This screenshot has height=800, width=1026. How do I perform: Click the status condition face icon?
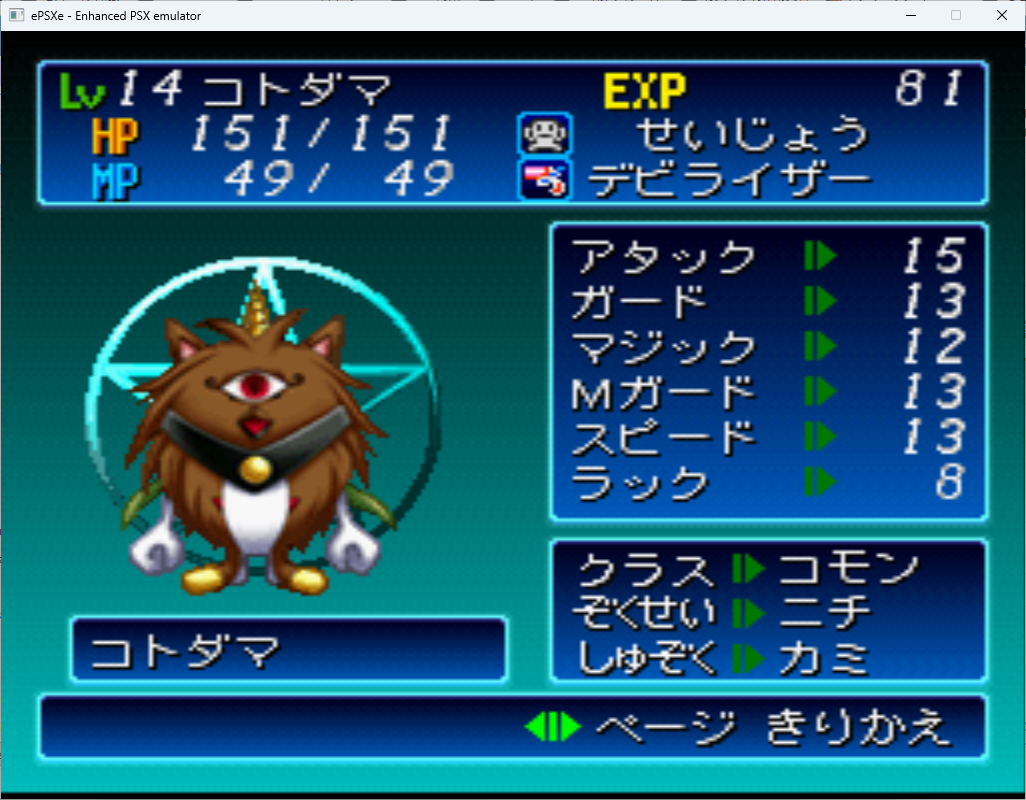pos(544,134)
